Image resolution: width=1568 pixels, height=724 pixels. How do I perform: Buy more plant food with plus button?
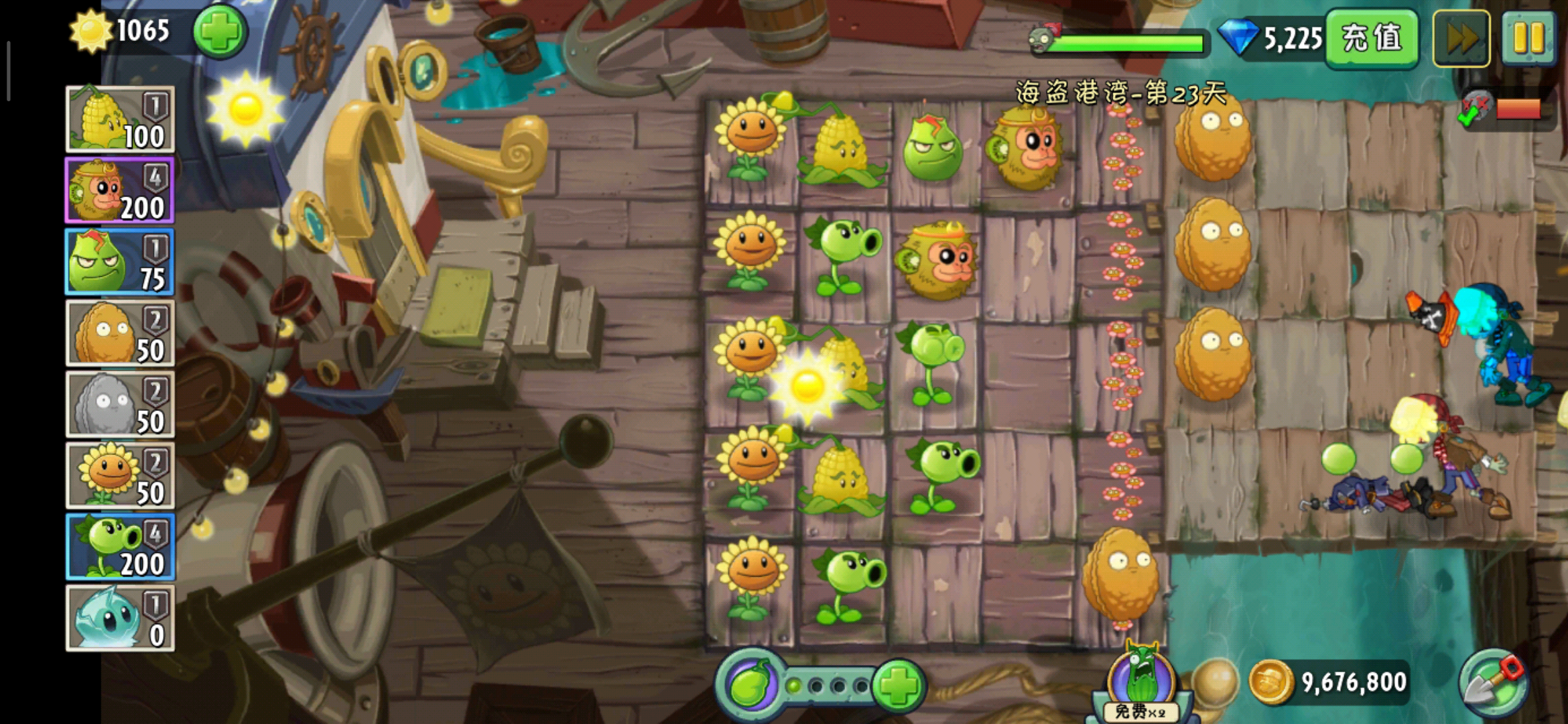pyautogui.click(x=899, y=685)
